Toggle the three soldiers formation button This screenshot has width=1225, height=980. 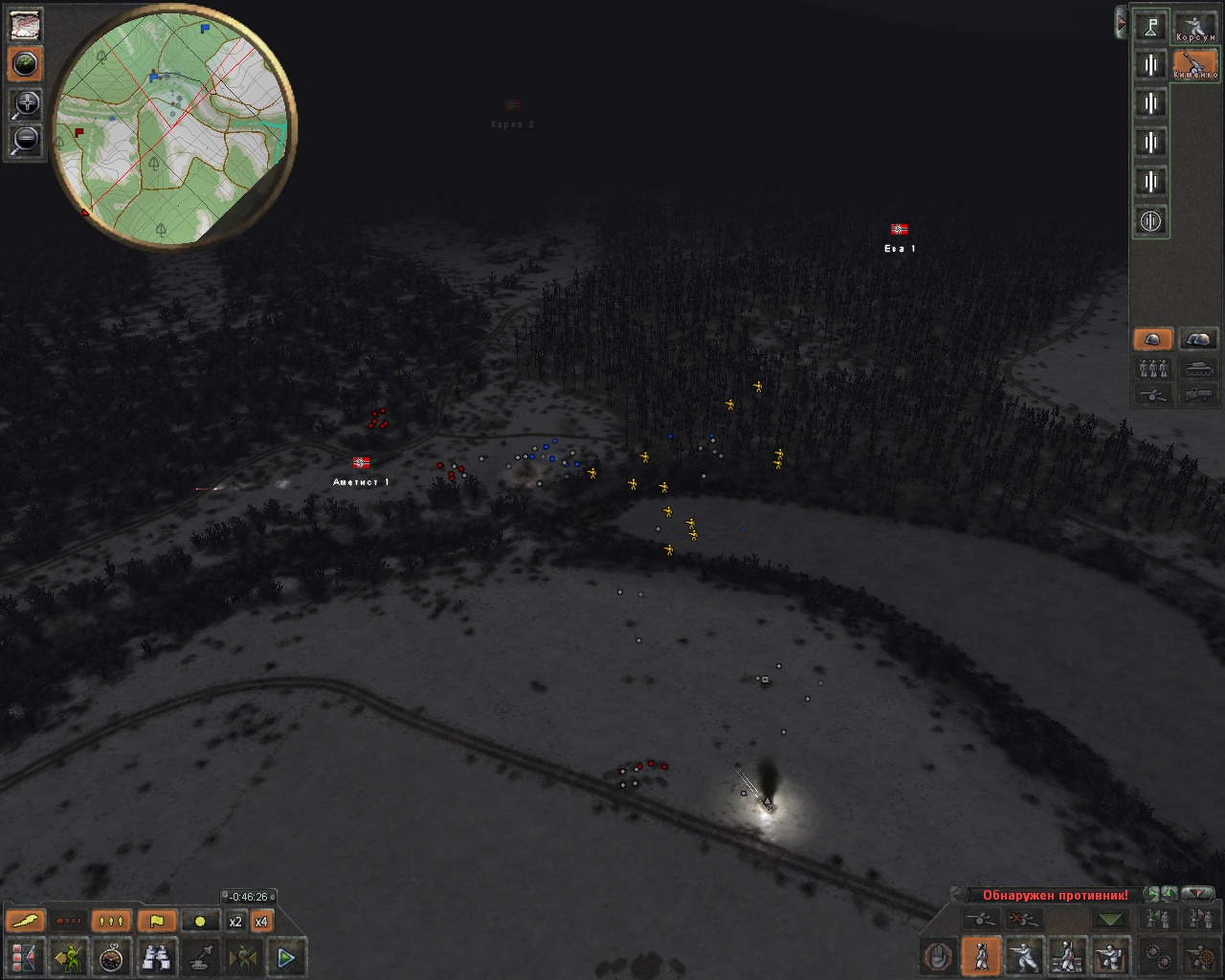click(1152, 367)
